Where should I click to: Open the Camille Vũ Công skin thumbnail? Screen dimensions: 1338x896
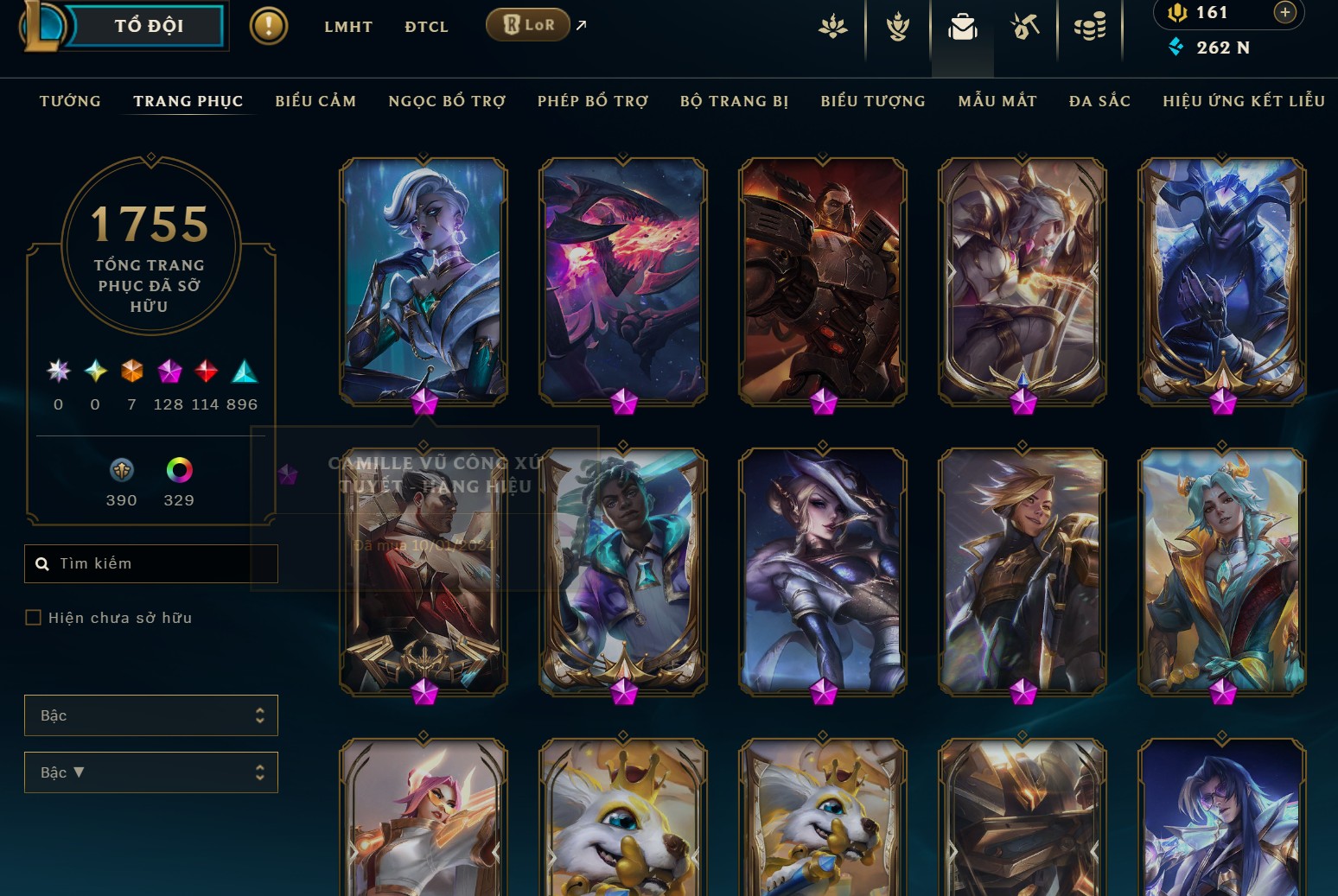tap(423, 281)
